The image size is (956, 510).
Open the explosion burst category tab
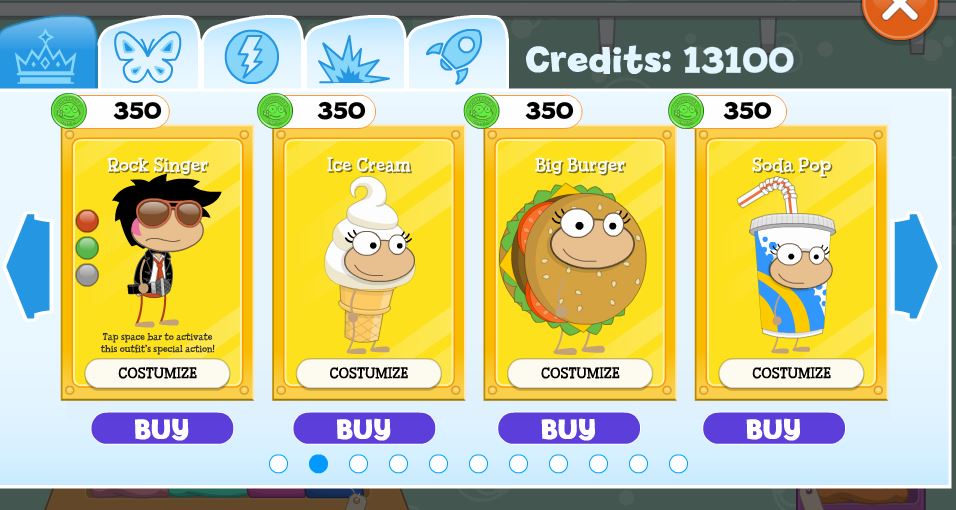pos(353,58)
